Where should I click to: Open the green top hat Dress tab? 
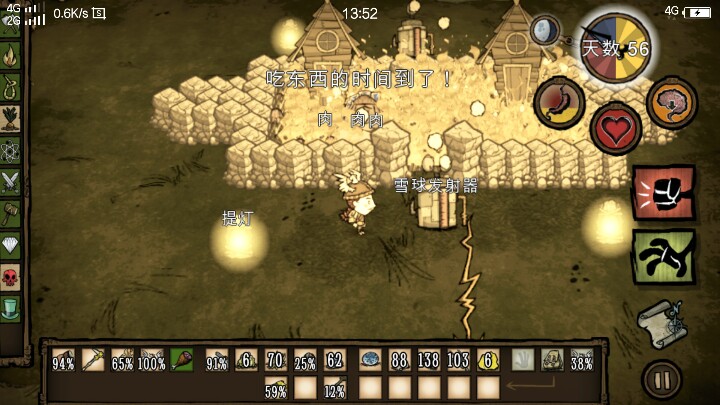(11, 306)
